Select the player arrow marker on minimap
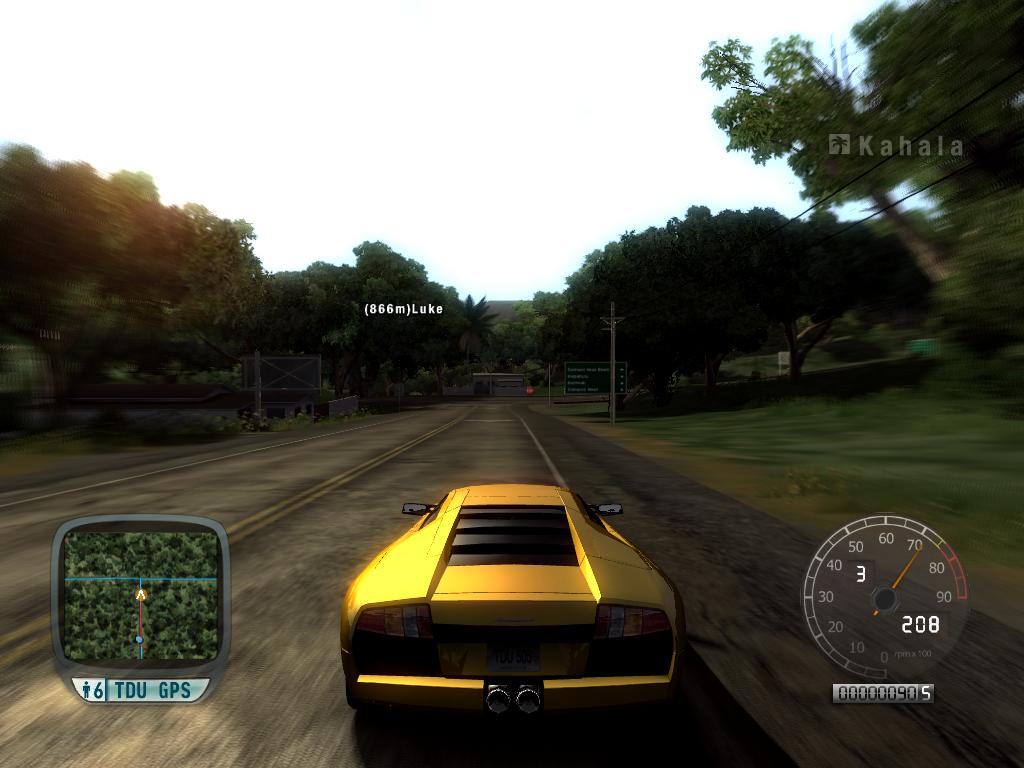Viewport: 1024px width, 768px height. coord(140,594)
